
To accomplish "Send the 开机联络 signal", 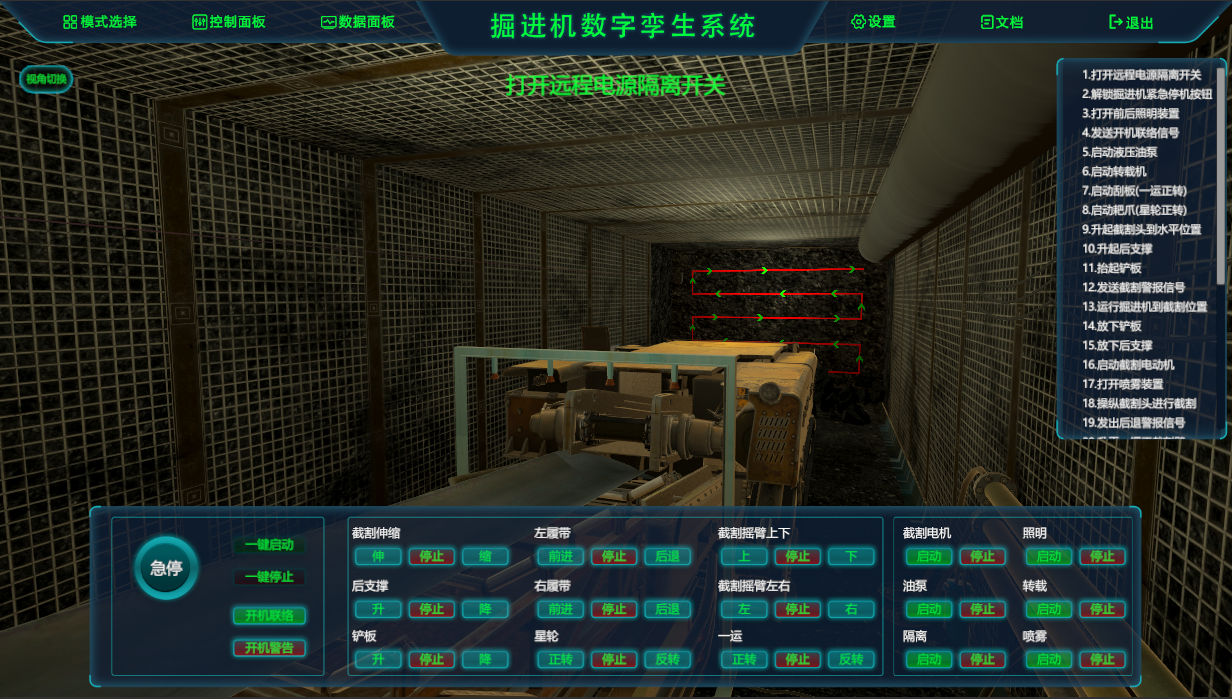I will 269,616.
